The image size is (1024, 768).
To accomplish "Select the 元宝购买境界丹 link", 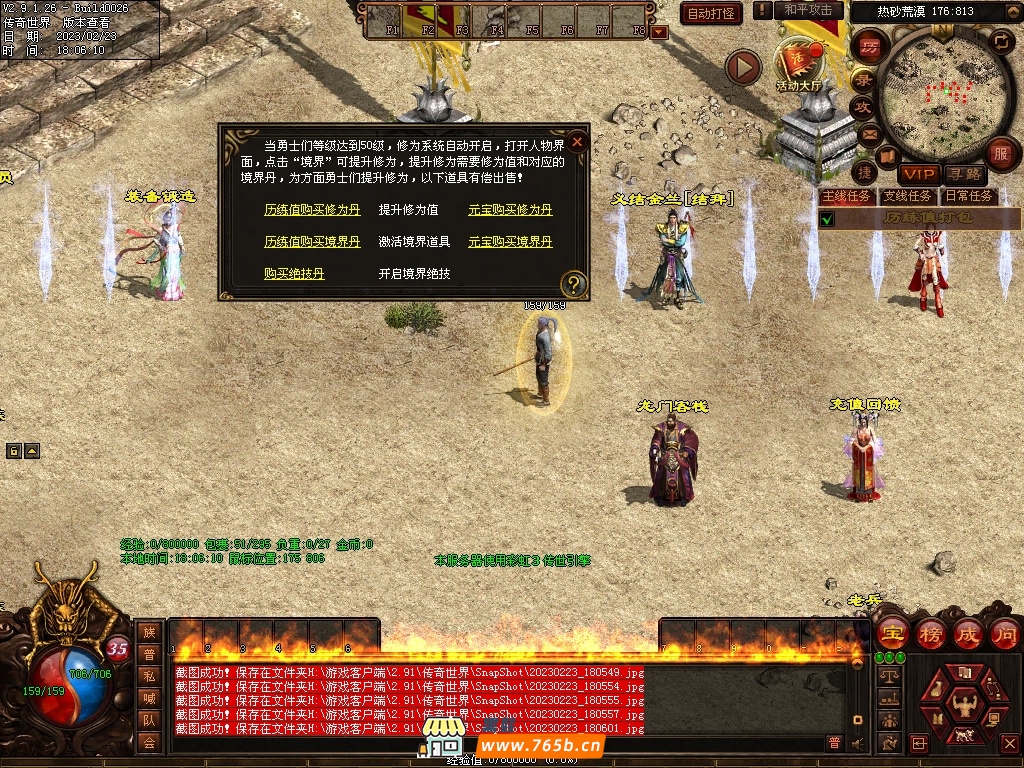I will tap(510, 242).
